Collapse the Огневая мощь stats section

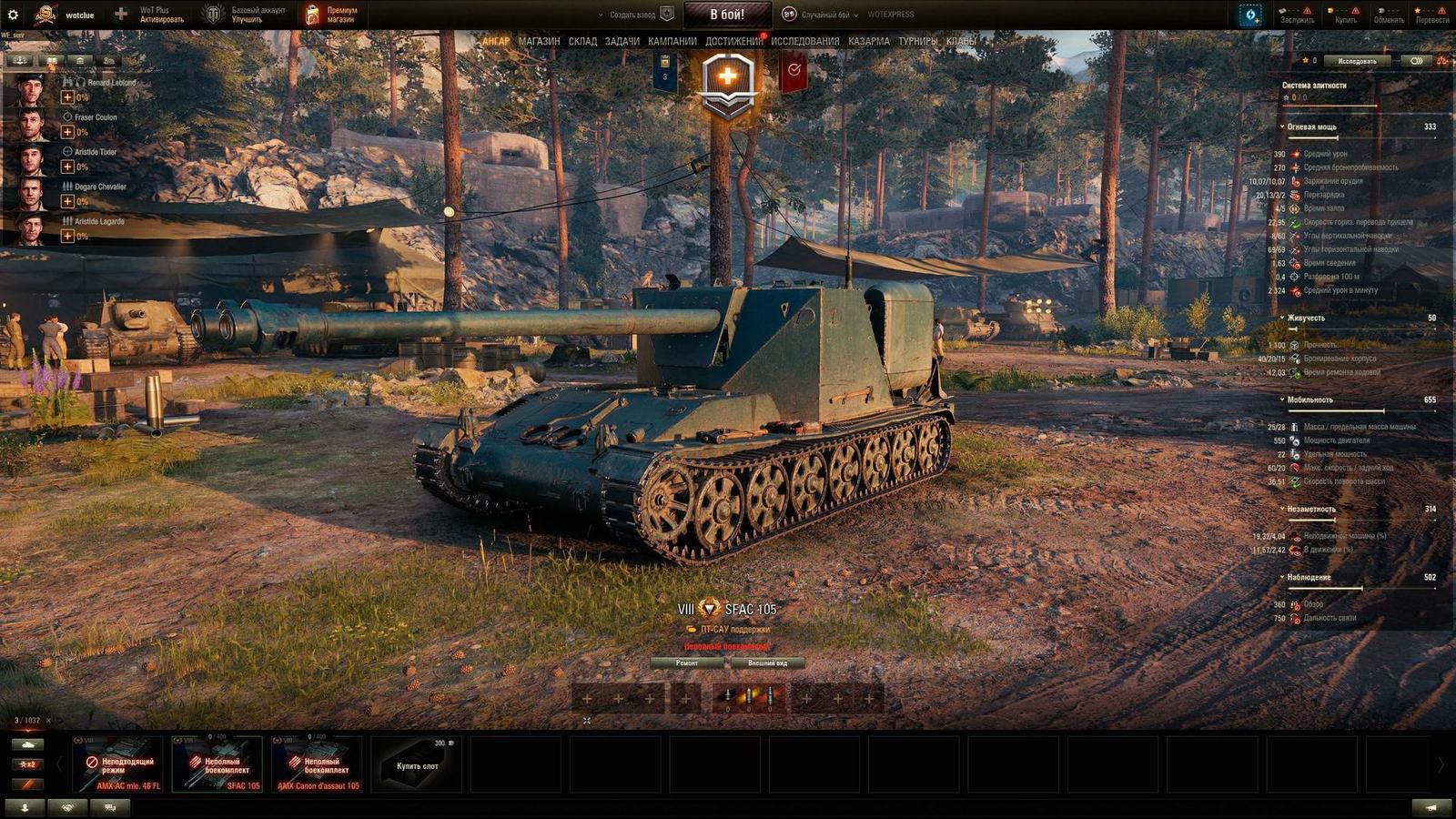(1311, 127)
